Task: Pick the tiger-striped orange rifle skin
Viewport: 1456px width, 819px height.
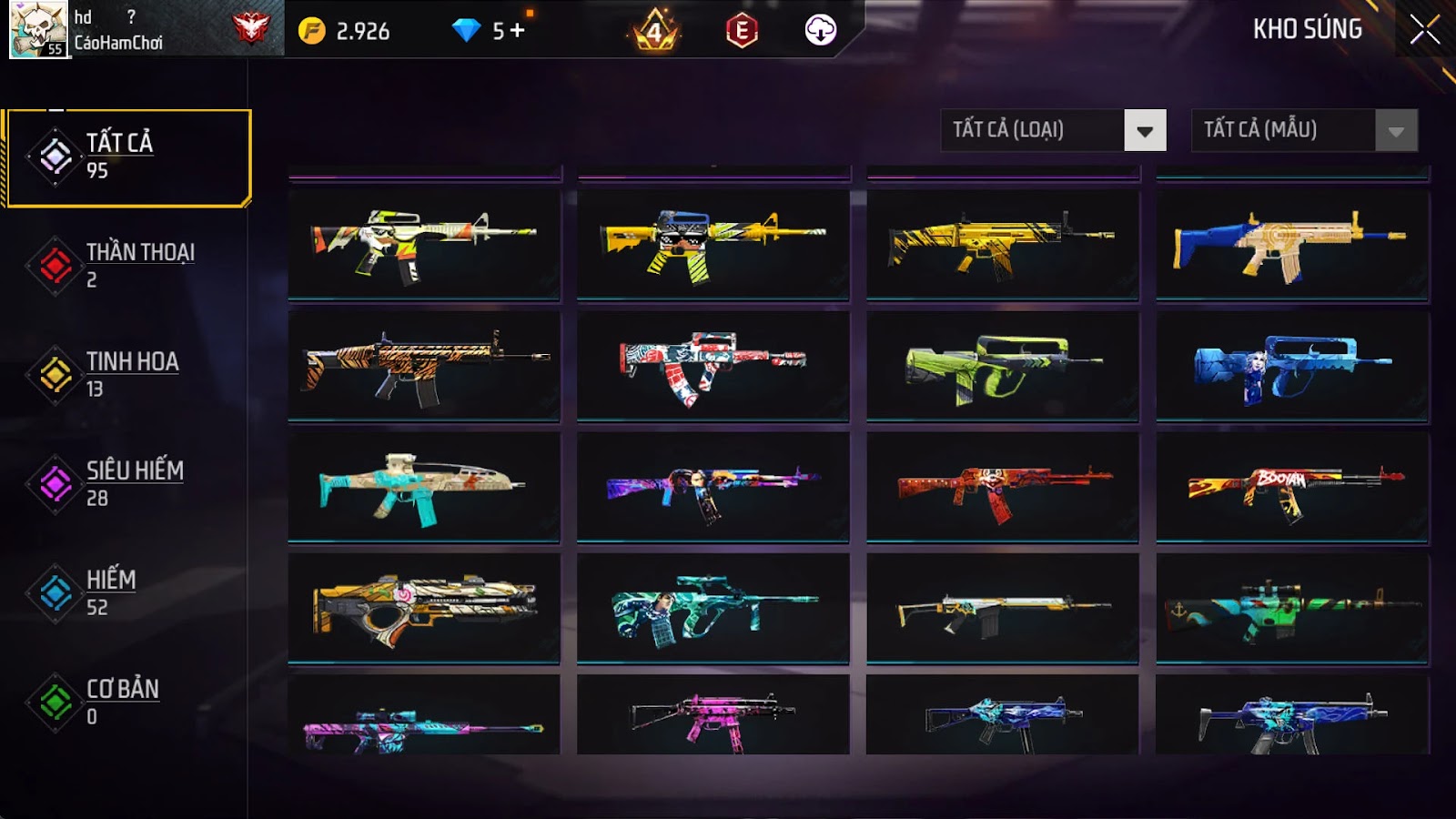Action: tap(424, 366)
